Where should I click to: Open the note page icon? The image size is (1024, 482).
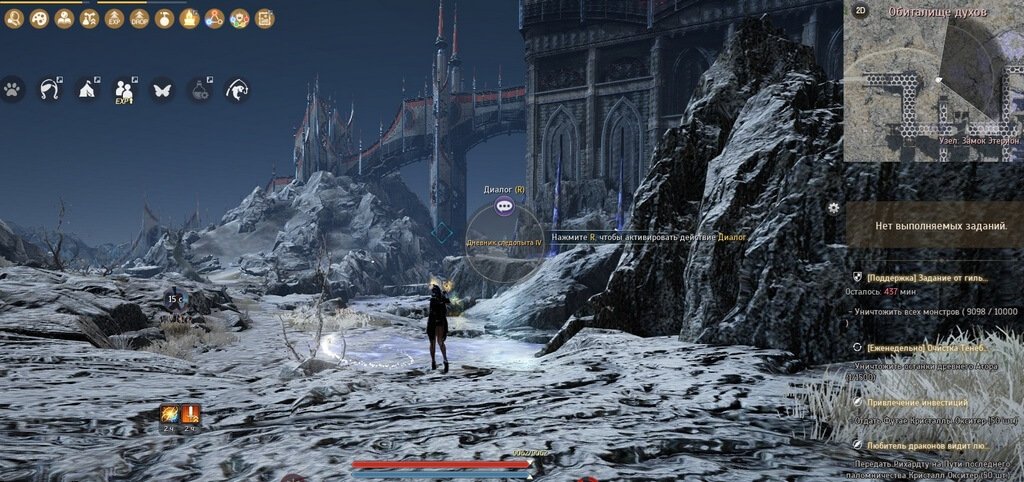click(264, 18)
